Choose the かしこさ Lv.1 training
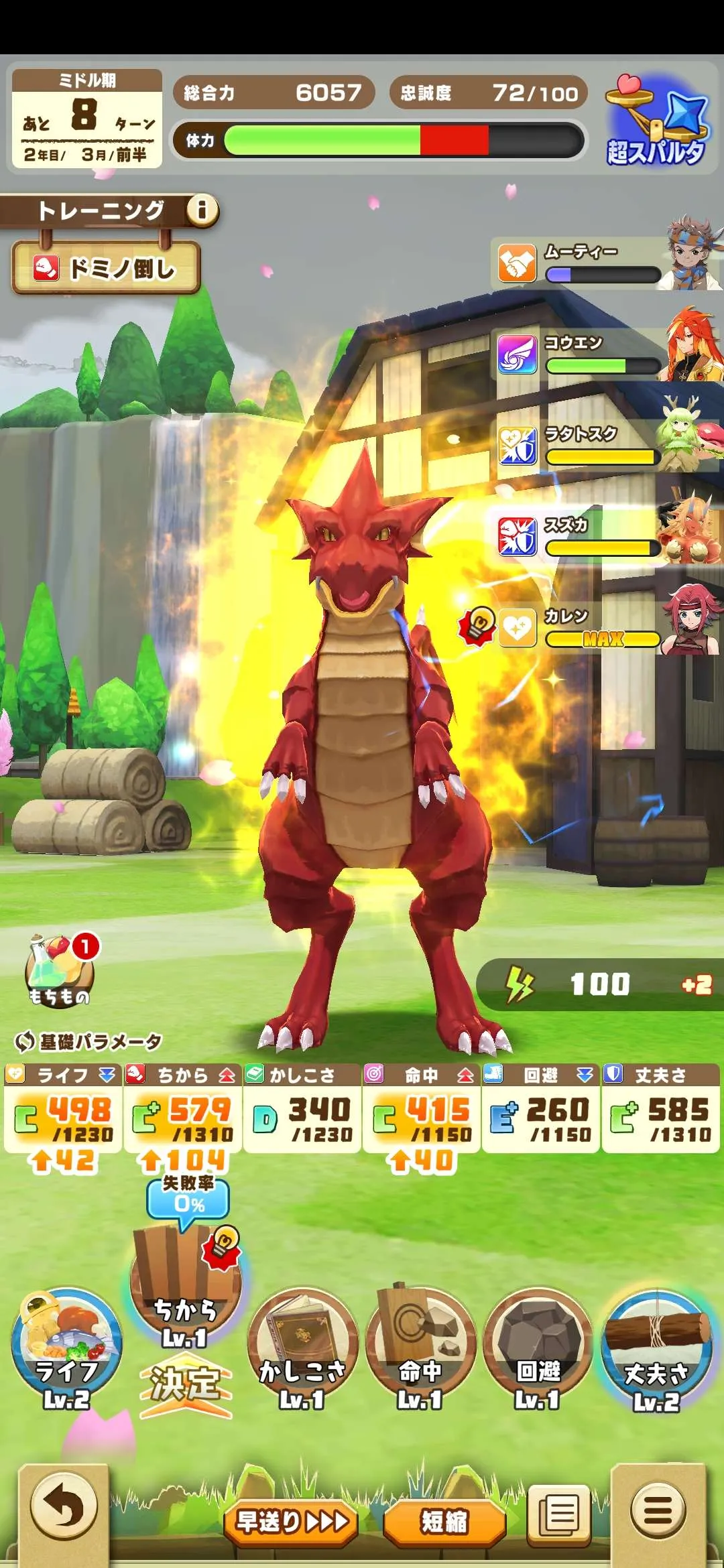724x1568 pixels. coord(302,1347)
